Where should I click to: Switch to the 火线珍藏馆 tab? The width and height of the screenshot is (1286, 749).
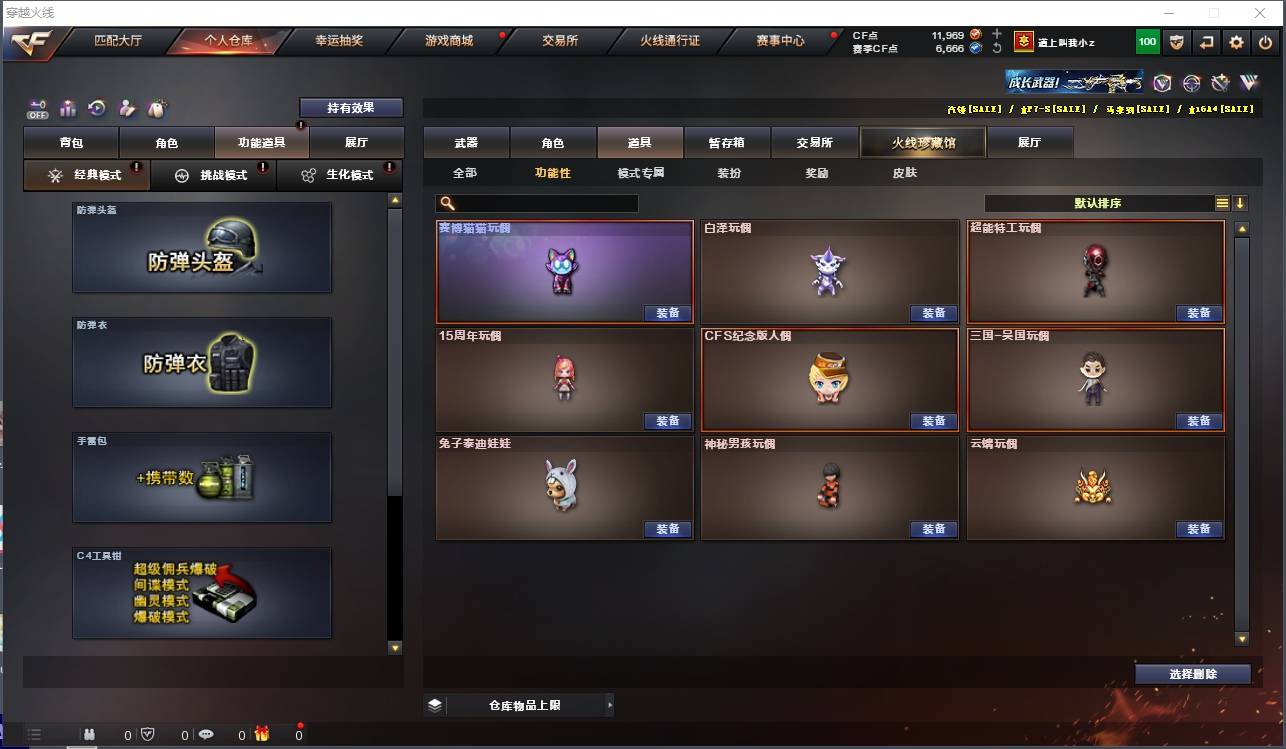click(922, 142)
